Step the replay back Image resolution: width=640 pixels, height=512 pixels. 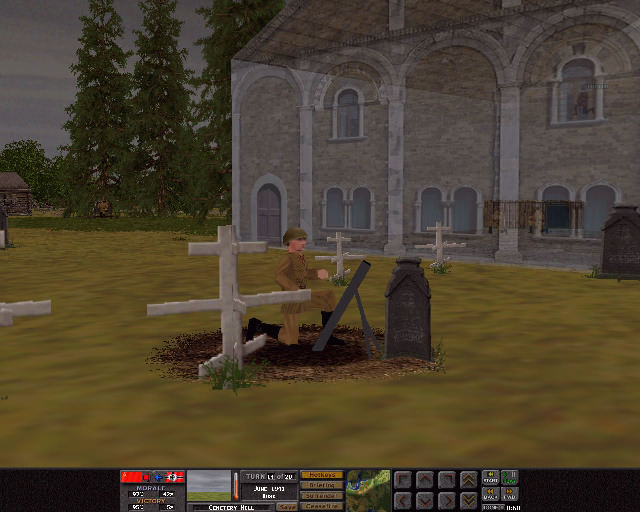(x=491, y=494)
